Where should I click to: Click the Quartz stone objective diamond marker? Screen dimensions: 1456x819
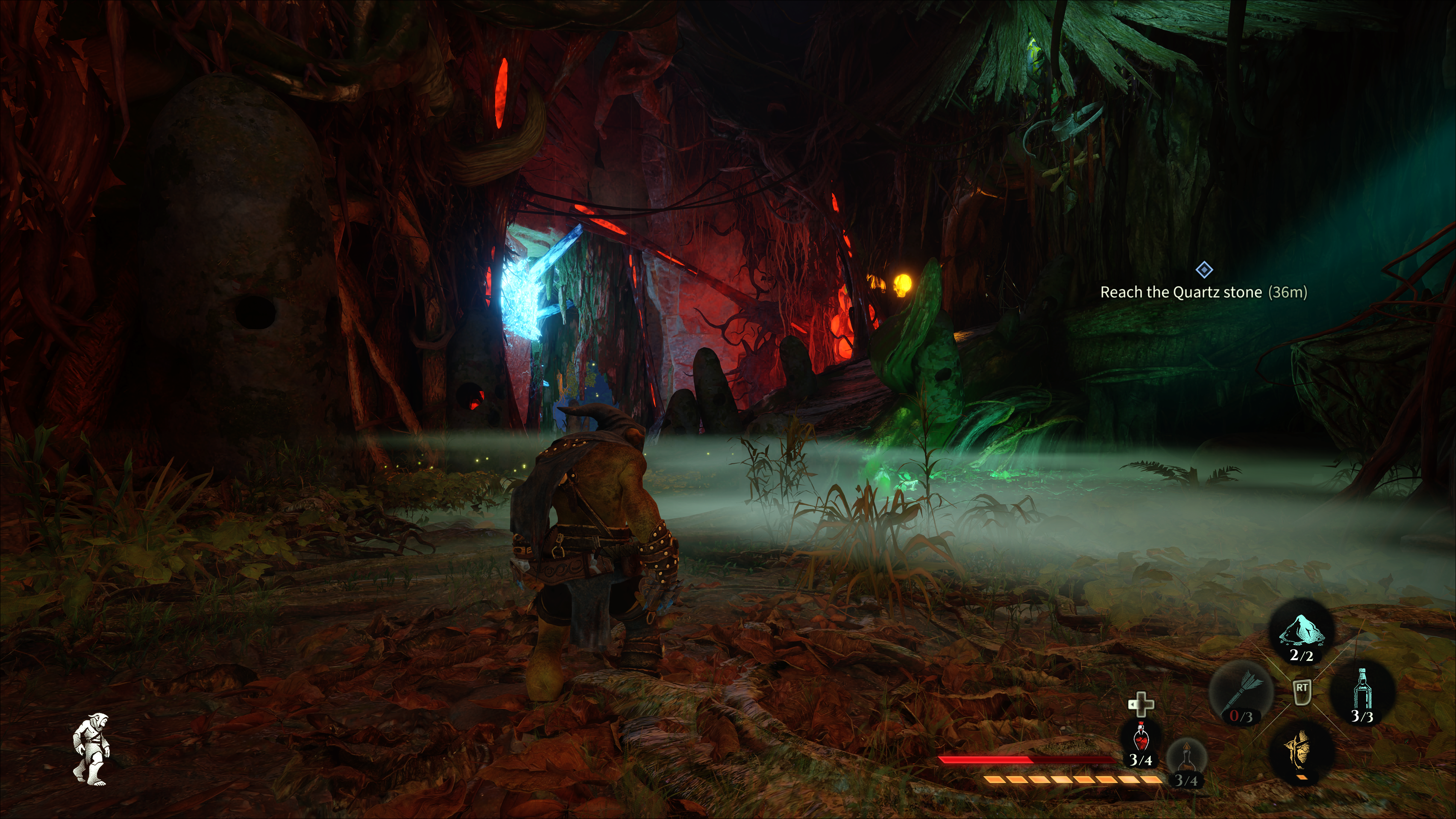(x=1204, y=270)
